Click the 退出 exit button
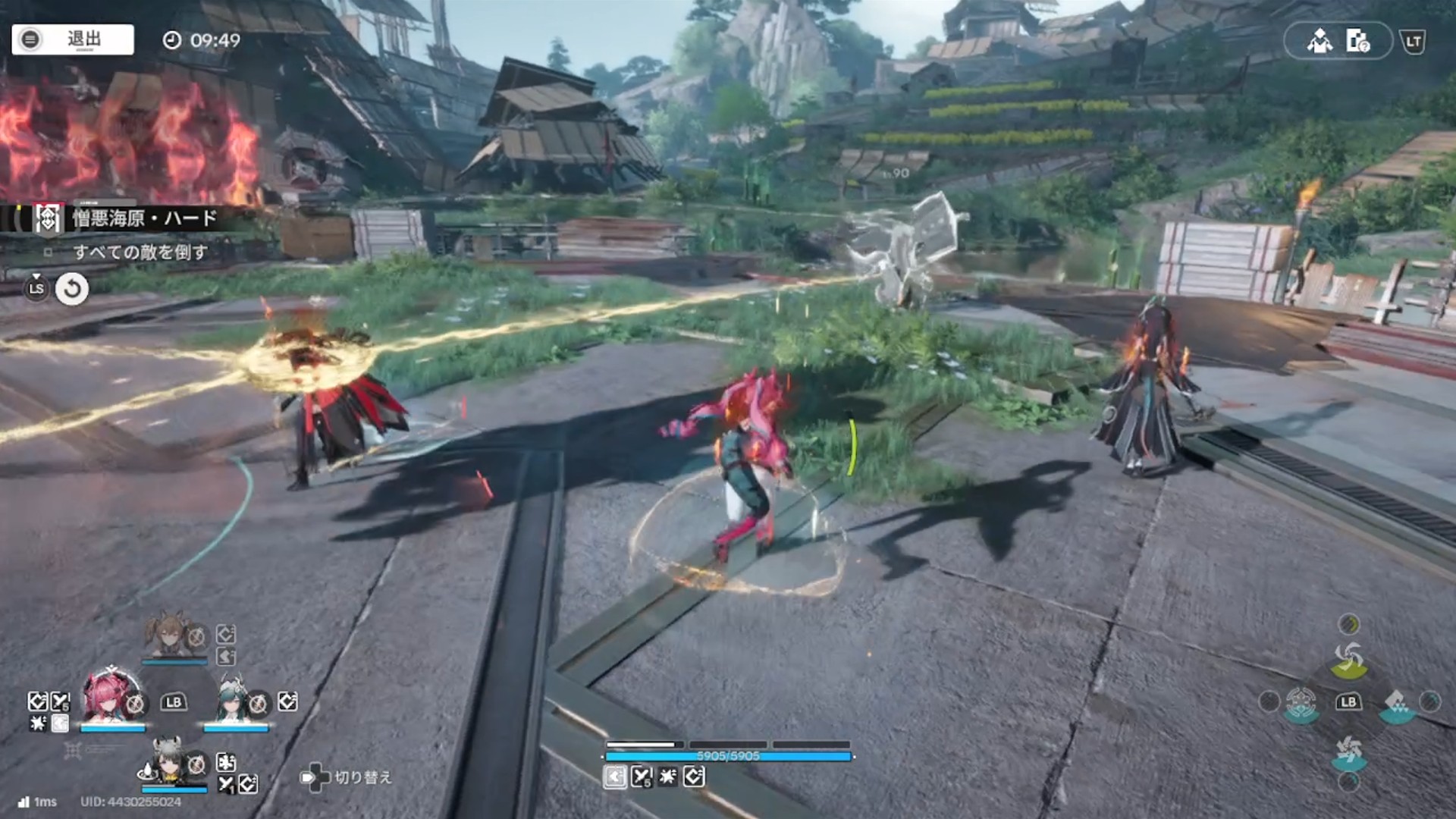 tap(73, 39)
